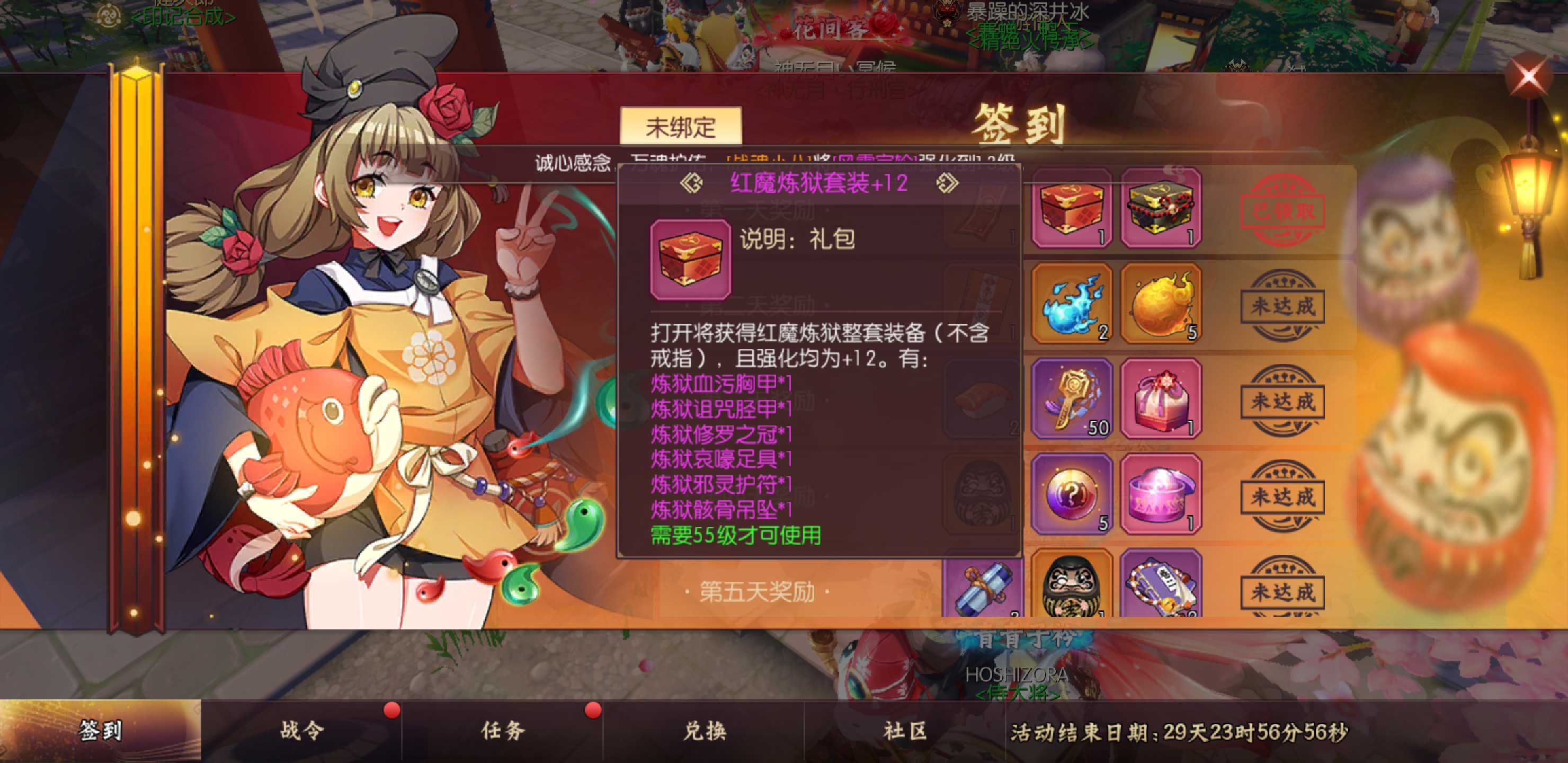Click the 未绑定 button
Viewport: 1568px width, 763px height.
(681, 126)
